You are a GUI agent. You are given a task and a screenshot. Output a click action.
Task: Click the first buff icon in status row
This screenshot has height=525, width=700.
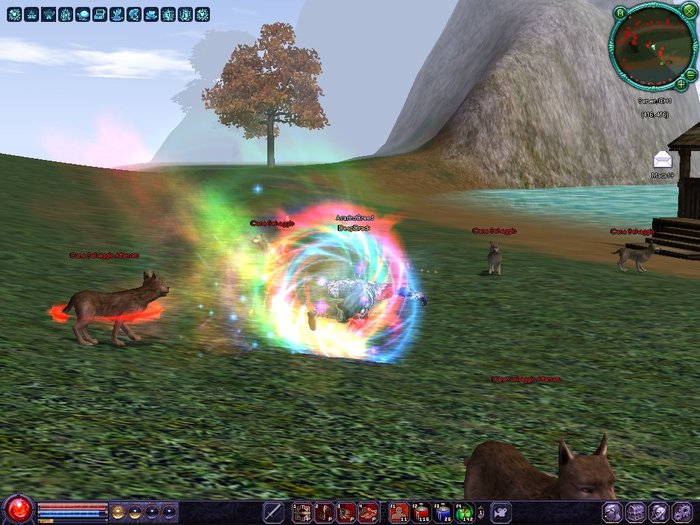(14, 14)
